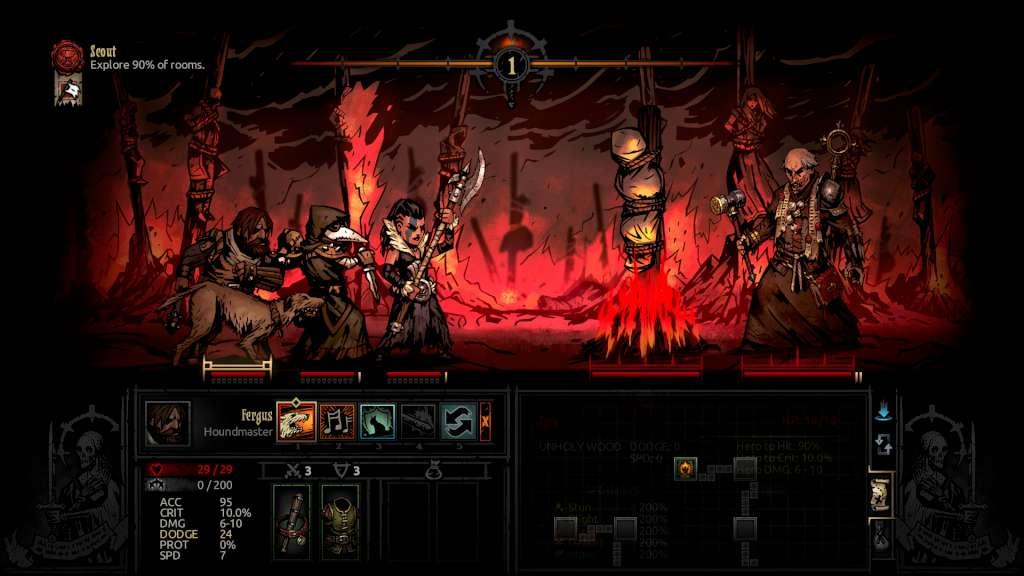
Task: Use the swap position arrows skill
Action: click(x=458, y=422)
